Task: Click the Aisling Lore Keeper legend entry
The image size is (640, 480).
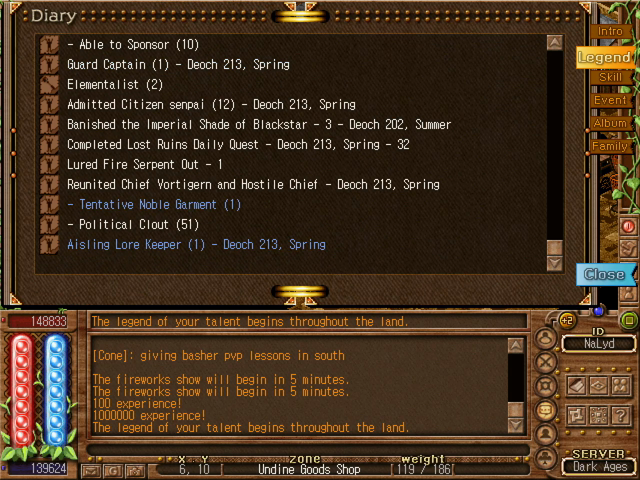Action: (196, 244)
